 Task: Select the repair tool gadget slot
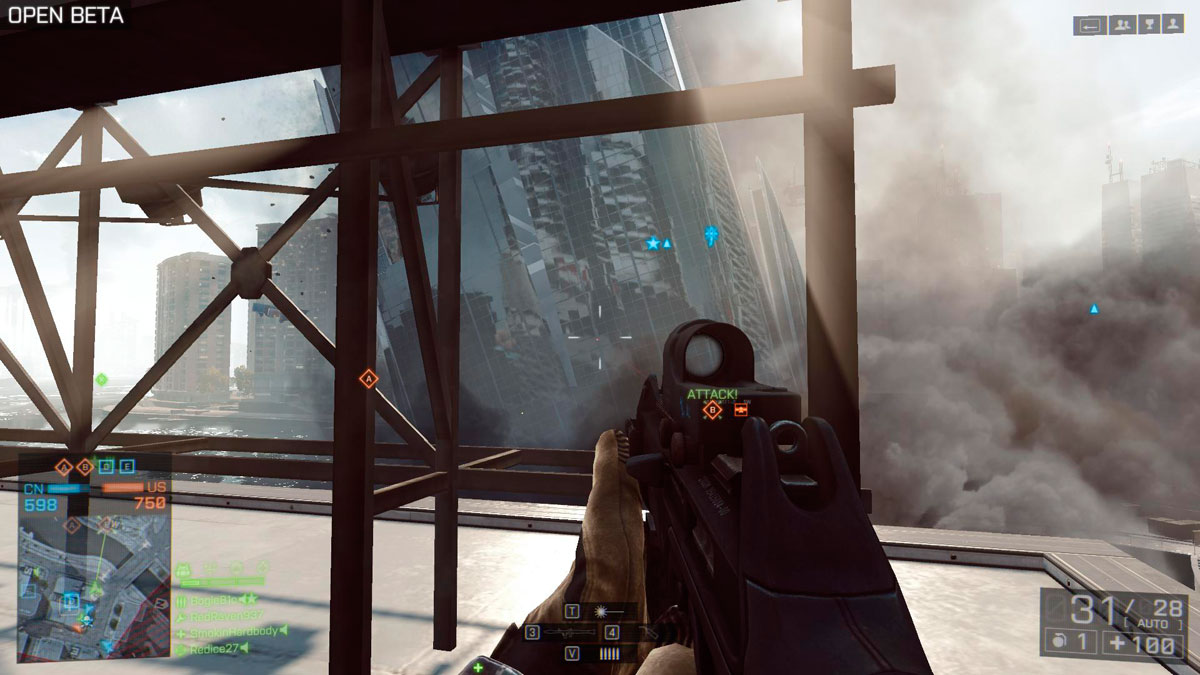tap(645, 632)
